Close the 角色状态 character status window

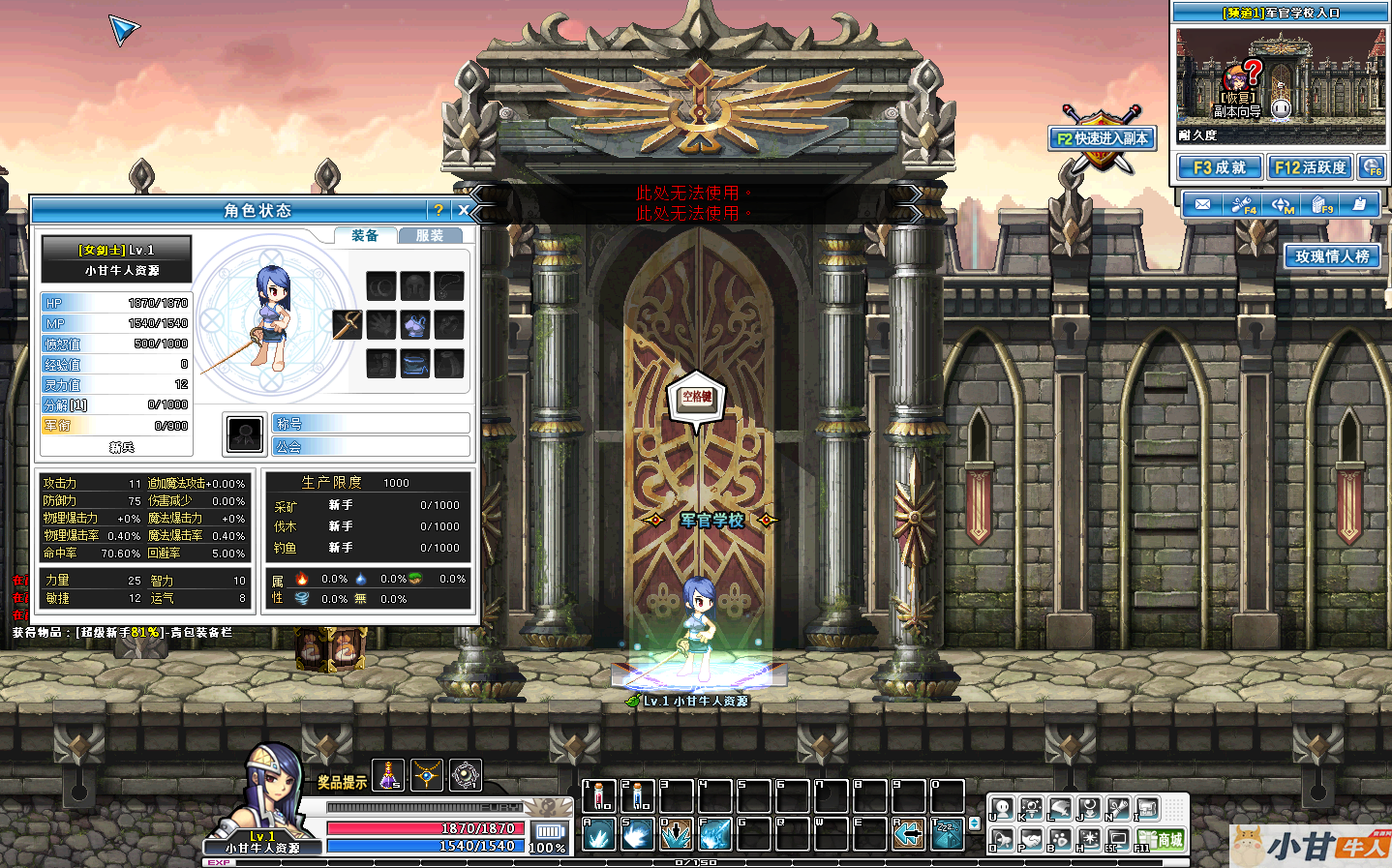coord(464,210)
